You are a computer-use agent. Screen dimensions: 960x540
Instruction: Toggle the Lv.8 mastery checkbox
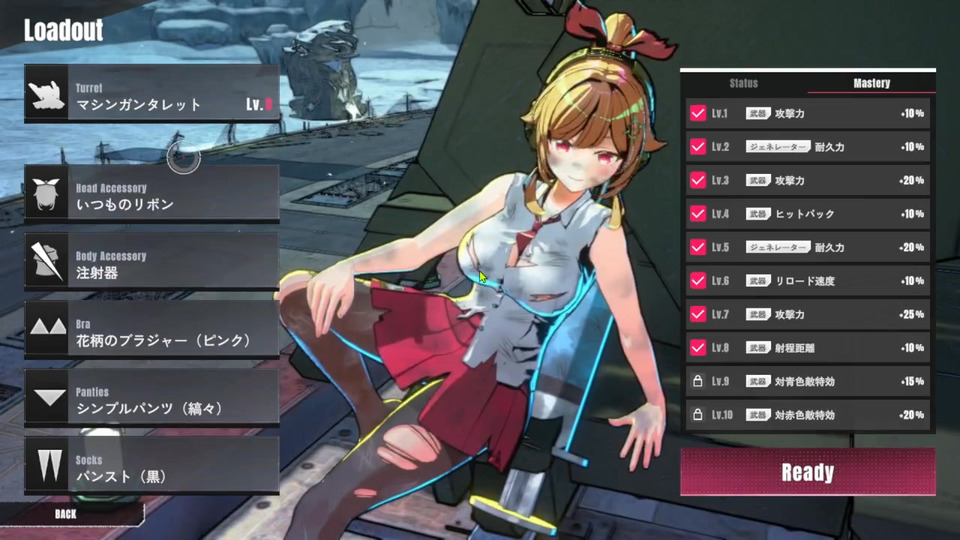[x=698, y=348]
